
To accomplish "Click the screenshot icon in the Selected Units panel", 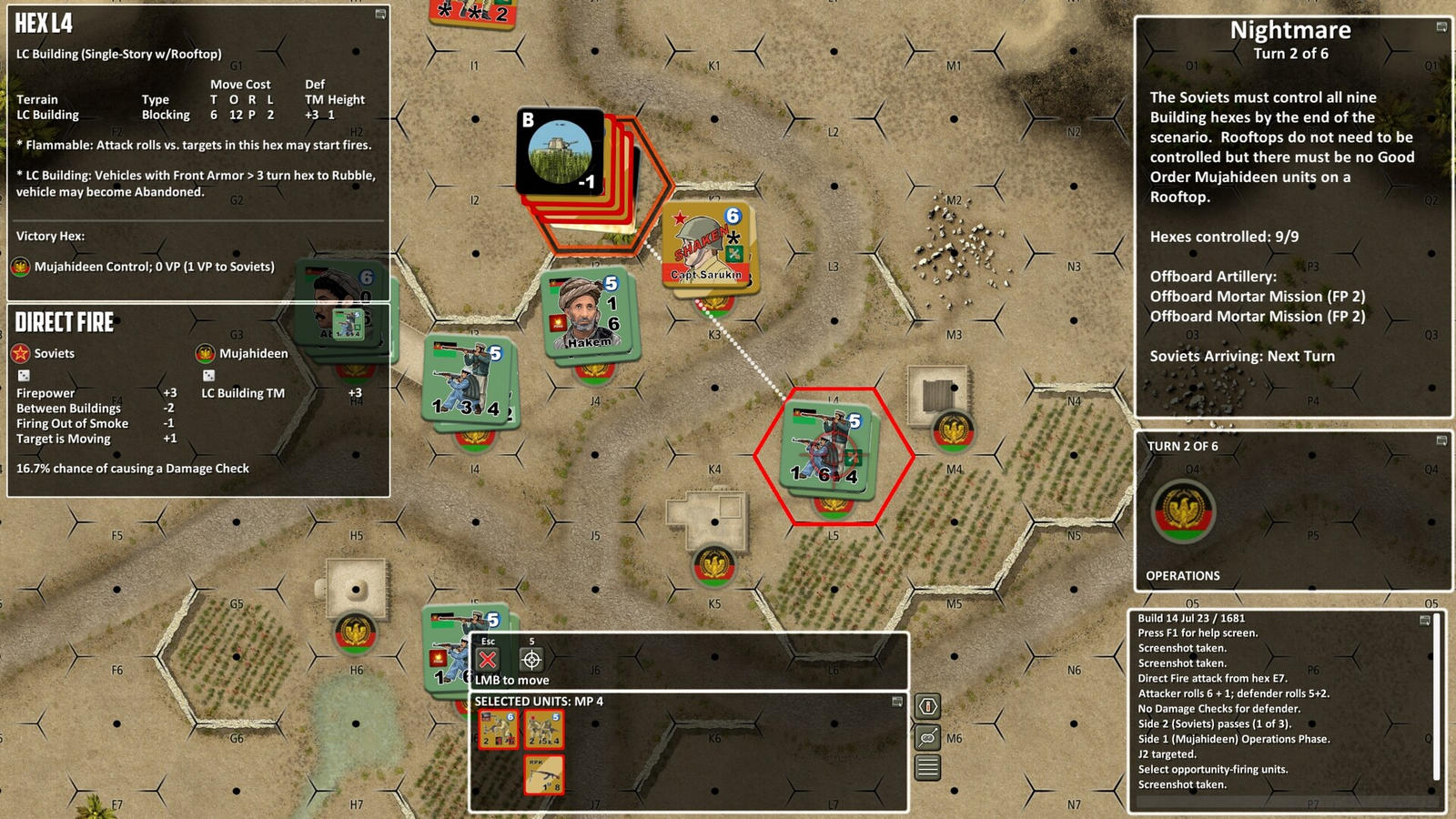I will tap(896, 702).
